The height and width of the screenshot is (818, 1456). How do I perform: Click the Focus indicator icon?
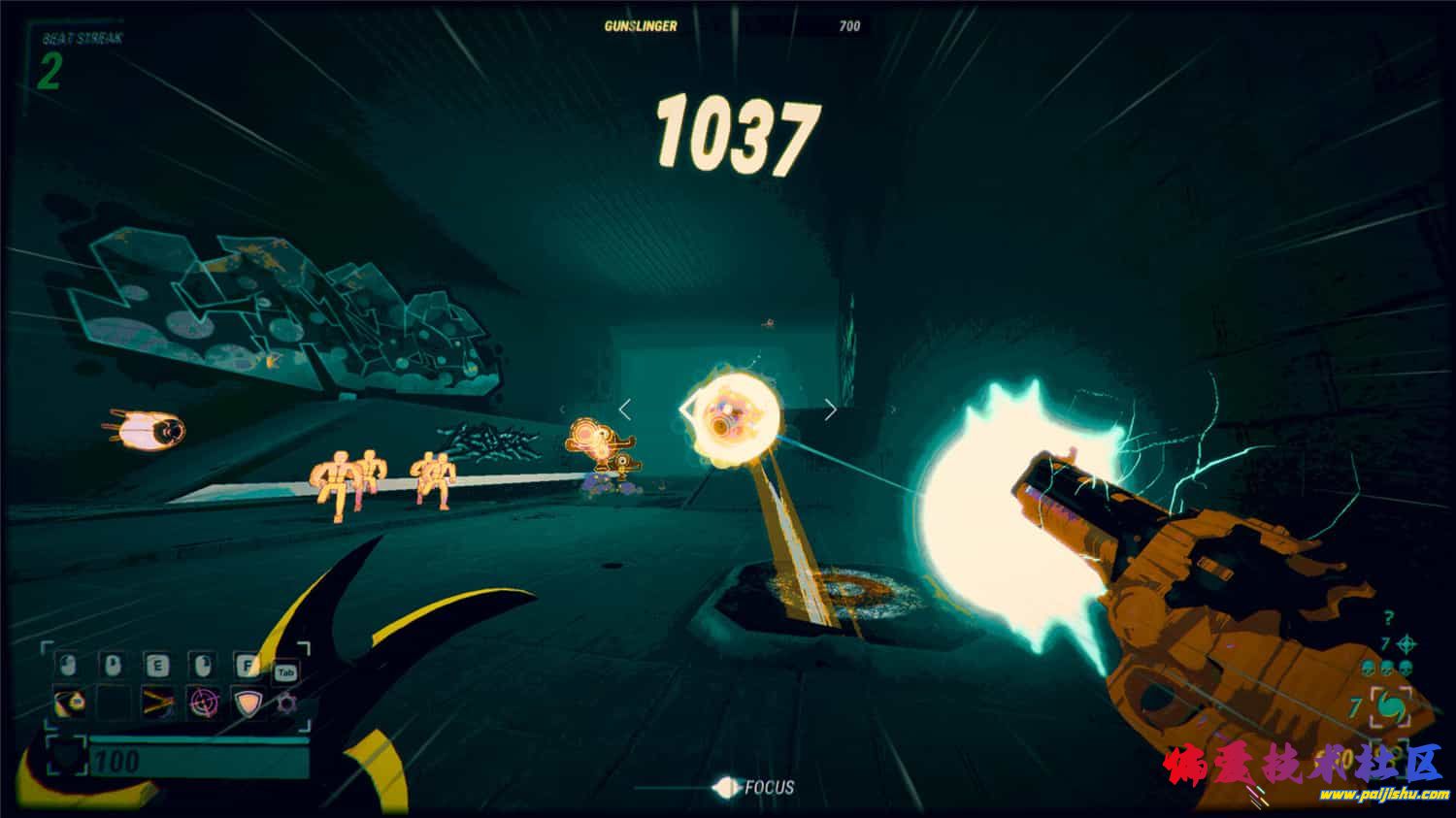click(x=725, y=787)
